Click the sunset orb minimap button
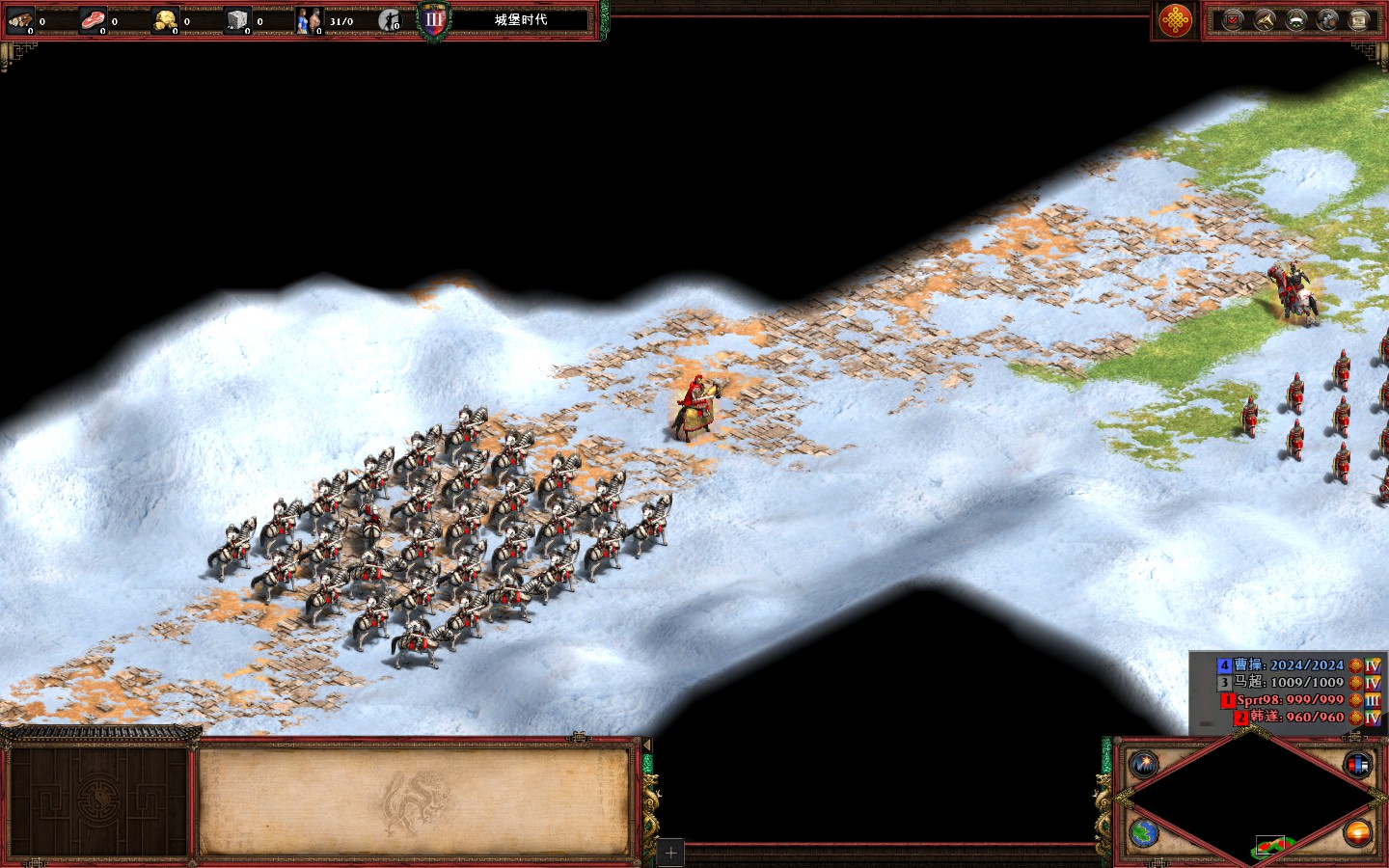The width and height of the screenshot is (1389, 868). tap(1357, 832)
